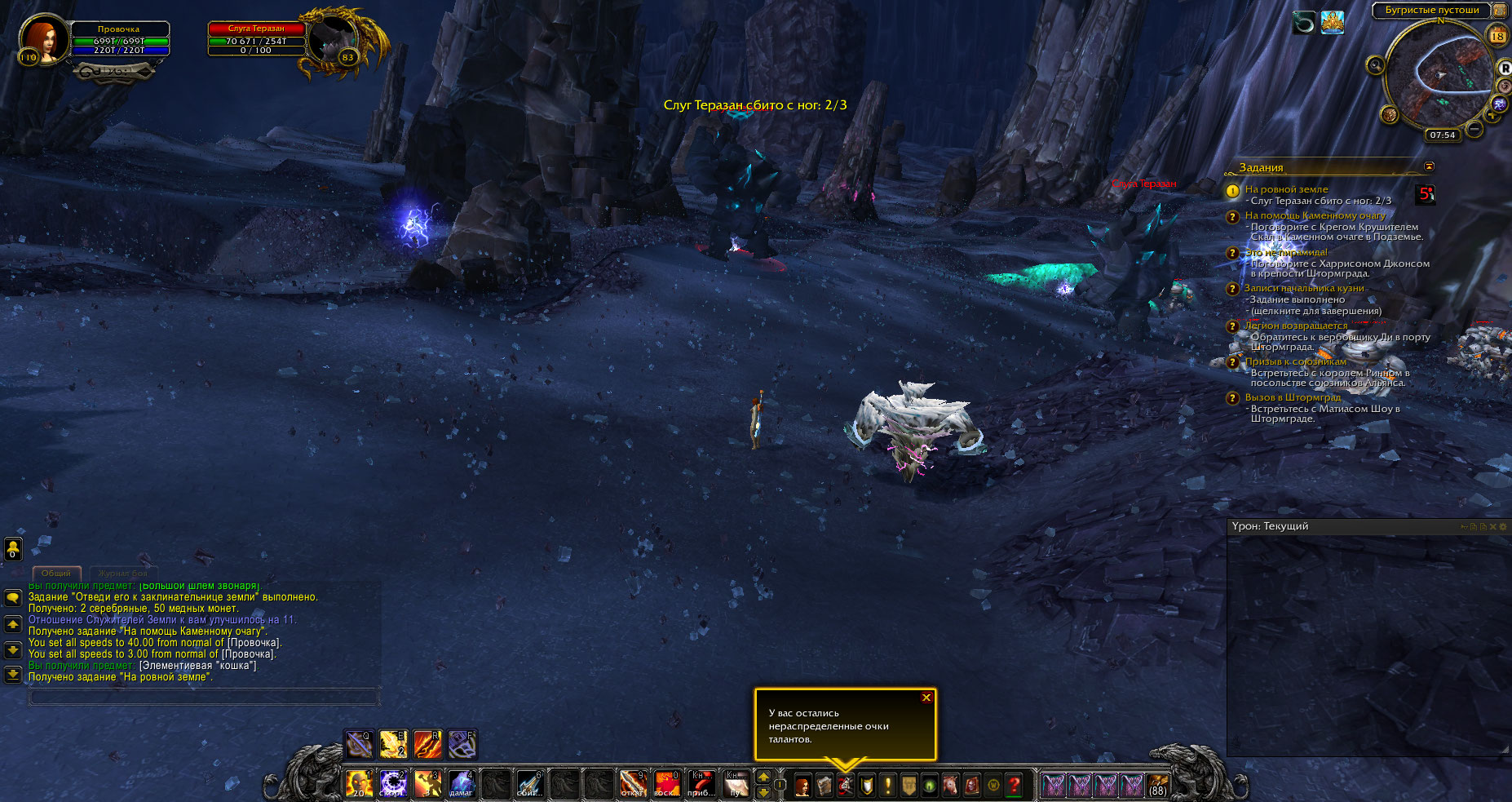Viewport: 1512px width, 802px height.
Task: Click the golden crown buff icon
Action: [x=1333, y=23]
